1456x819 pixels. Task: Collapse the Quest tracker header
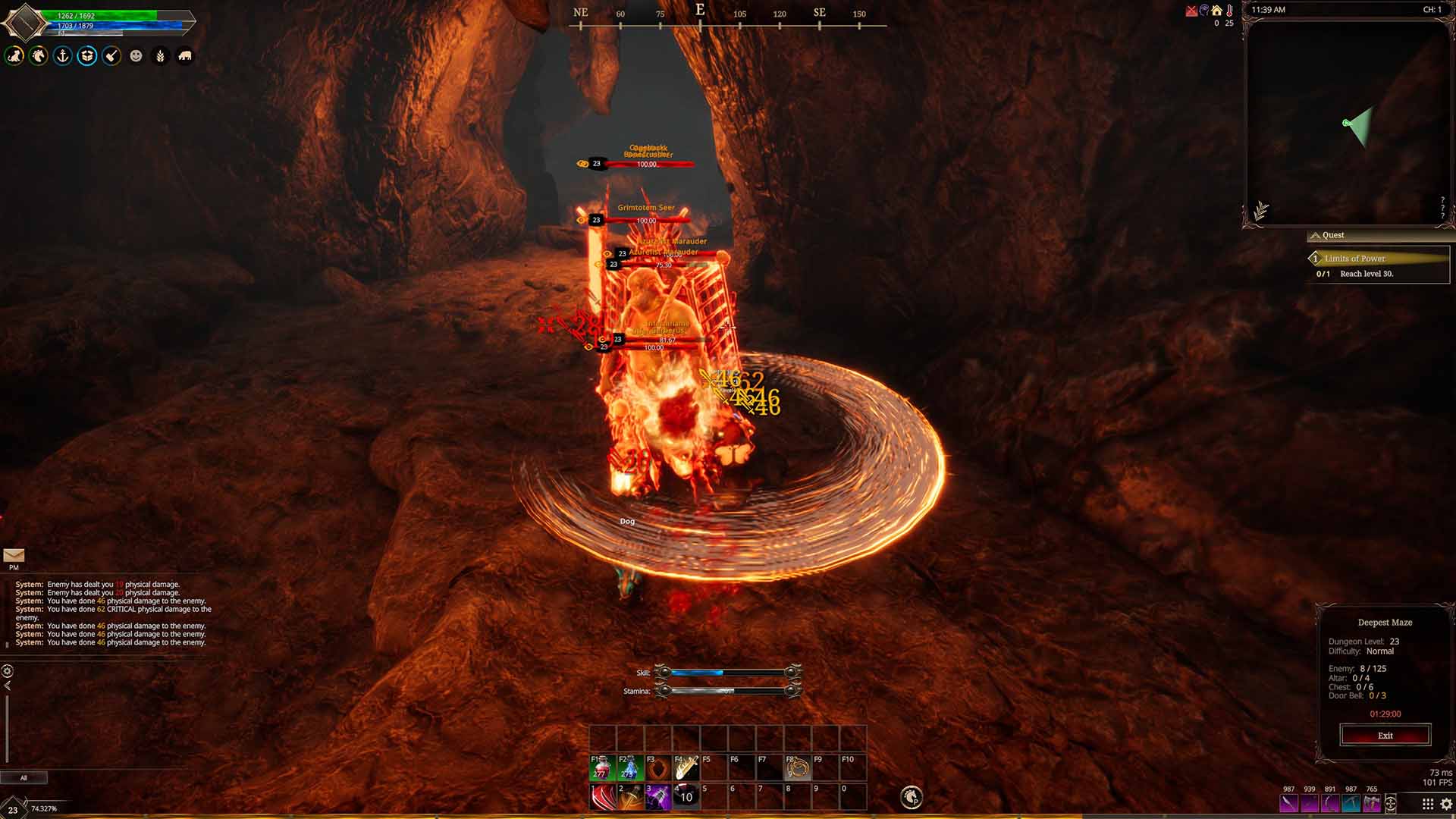(x=1316, y=236)
